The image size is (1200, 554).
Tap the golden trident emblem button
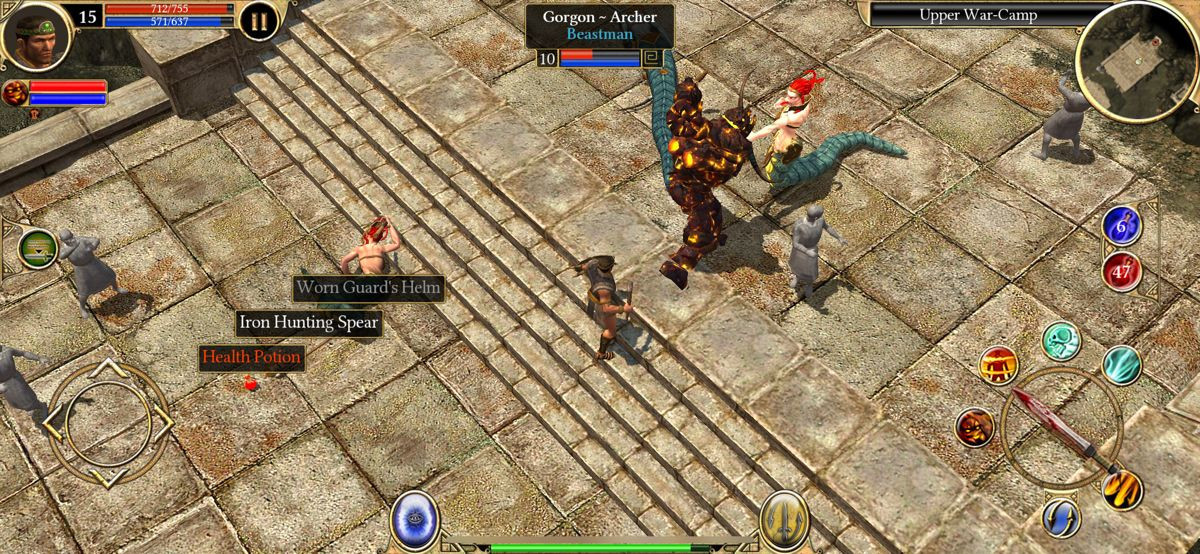coord(785,519)
